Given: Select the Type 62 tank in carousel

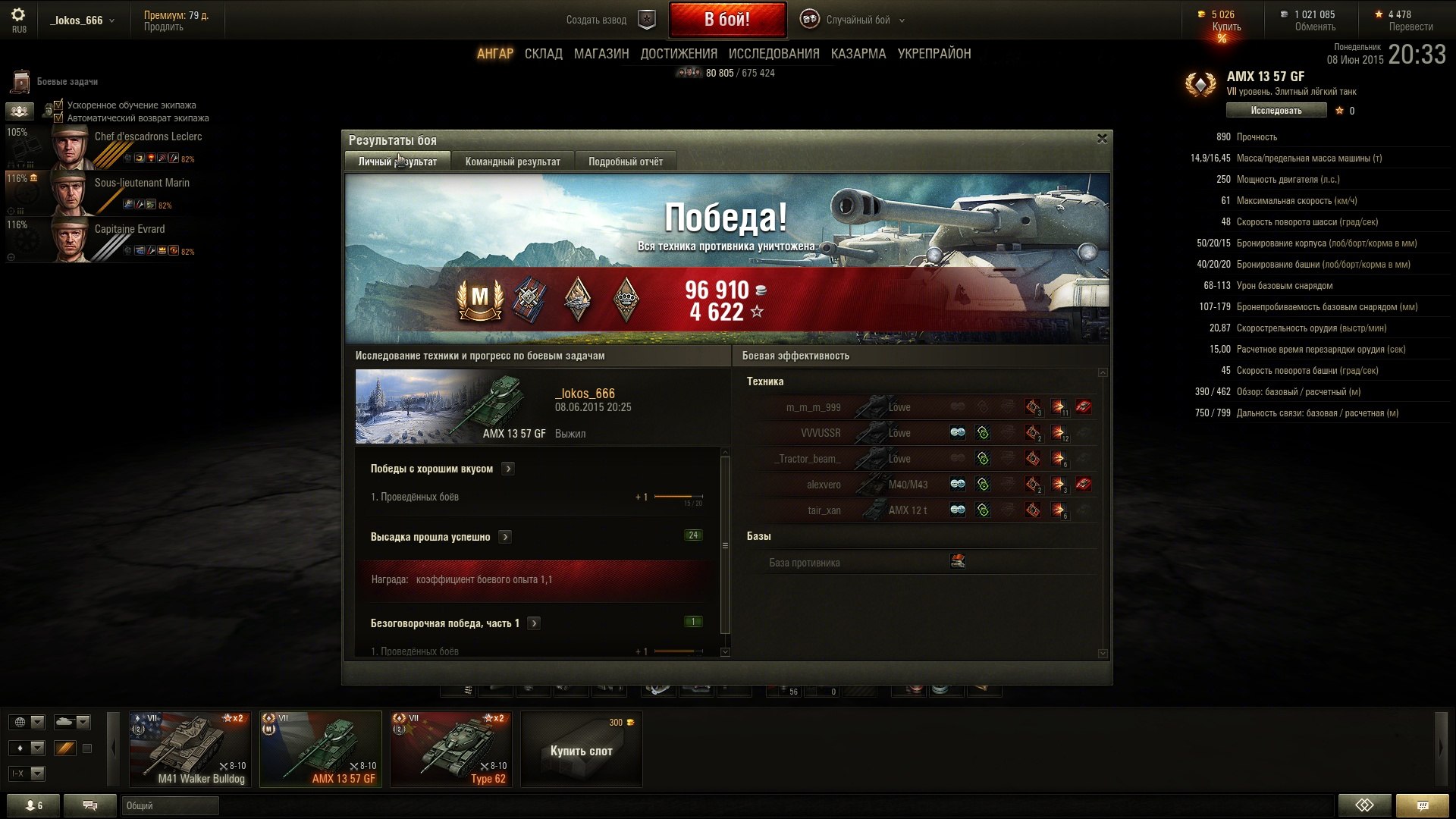Looking at the screenshot, I should 450,748.
